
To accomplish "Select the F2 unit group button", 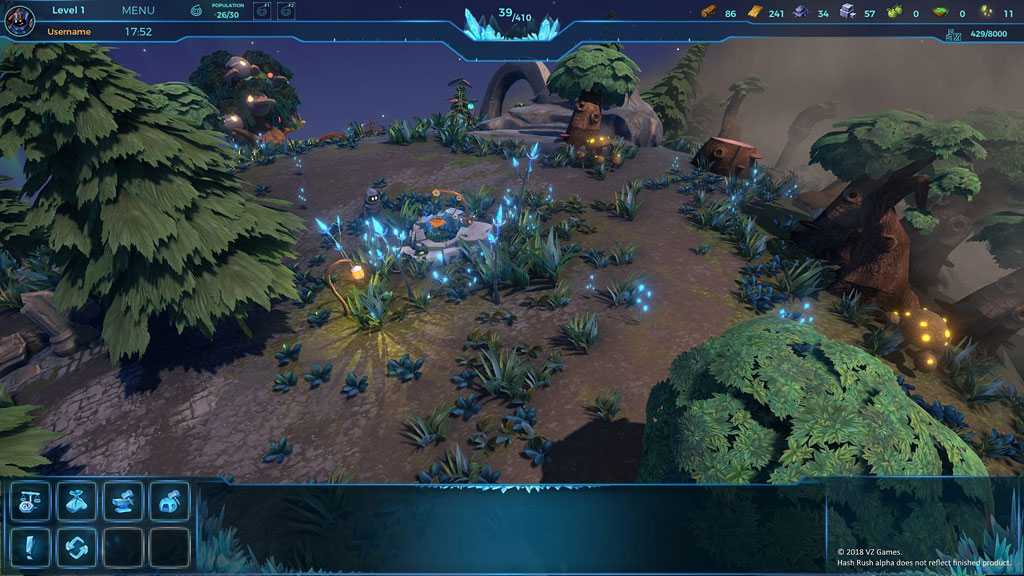I will click(x=286, y=11).
